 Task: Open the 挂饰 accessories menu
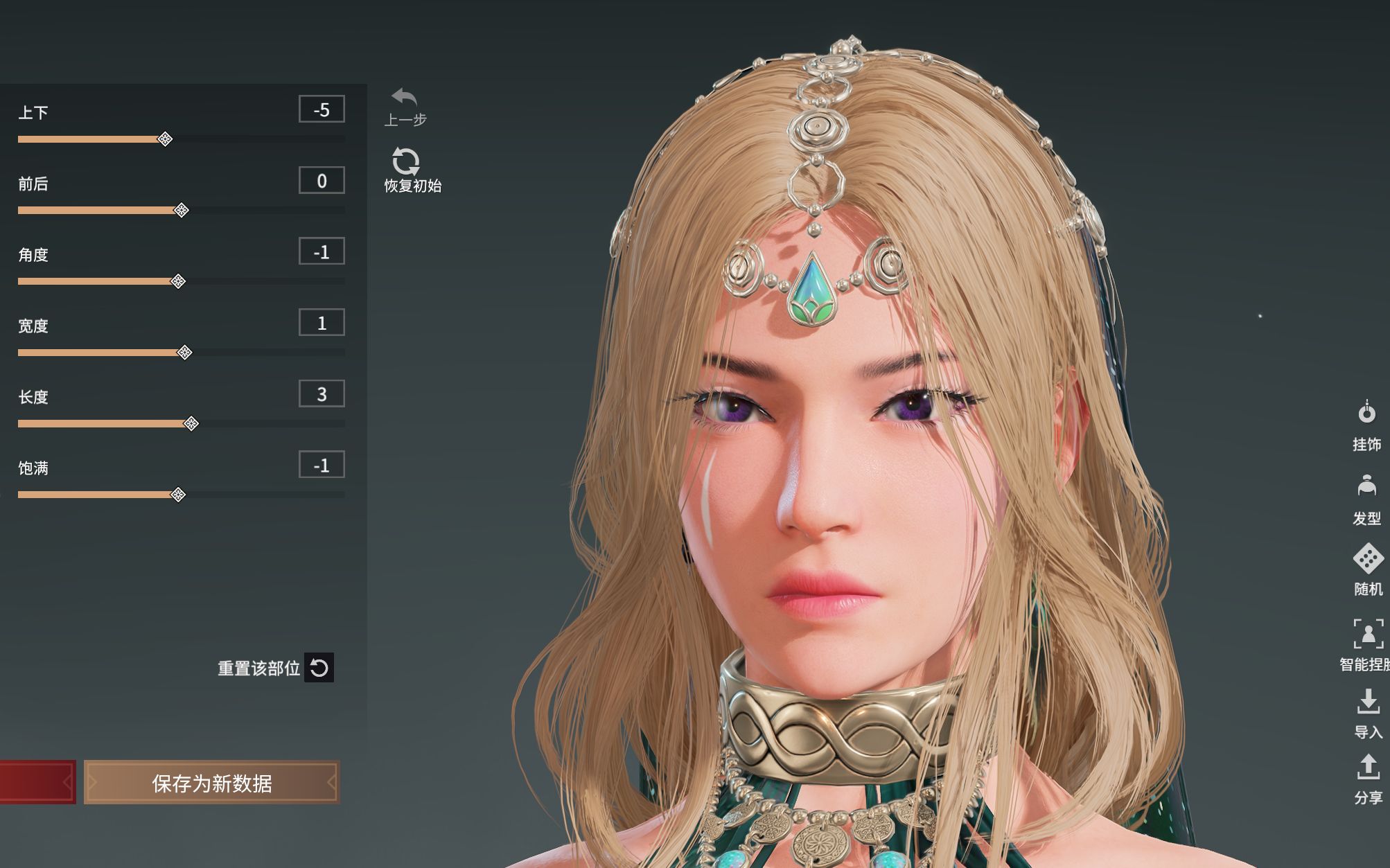click(x=1366, y=414)
